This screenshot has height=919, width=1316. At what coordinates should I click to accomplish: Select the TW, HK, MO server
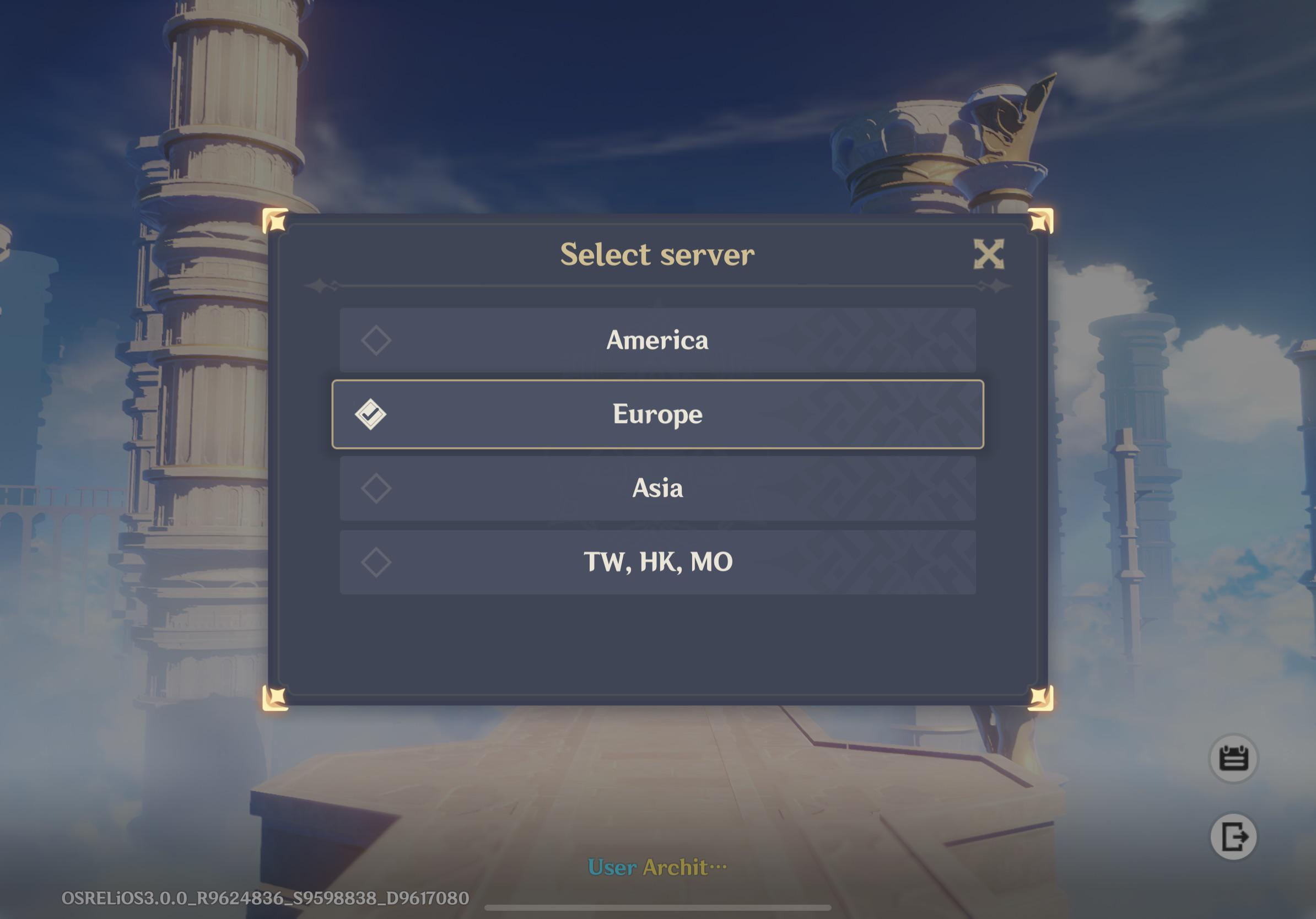[657, 561]
